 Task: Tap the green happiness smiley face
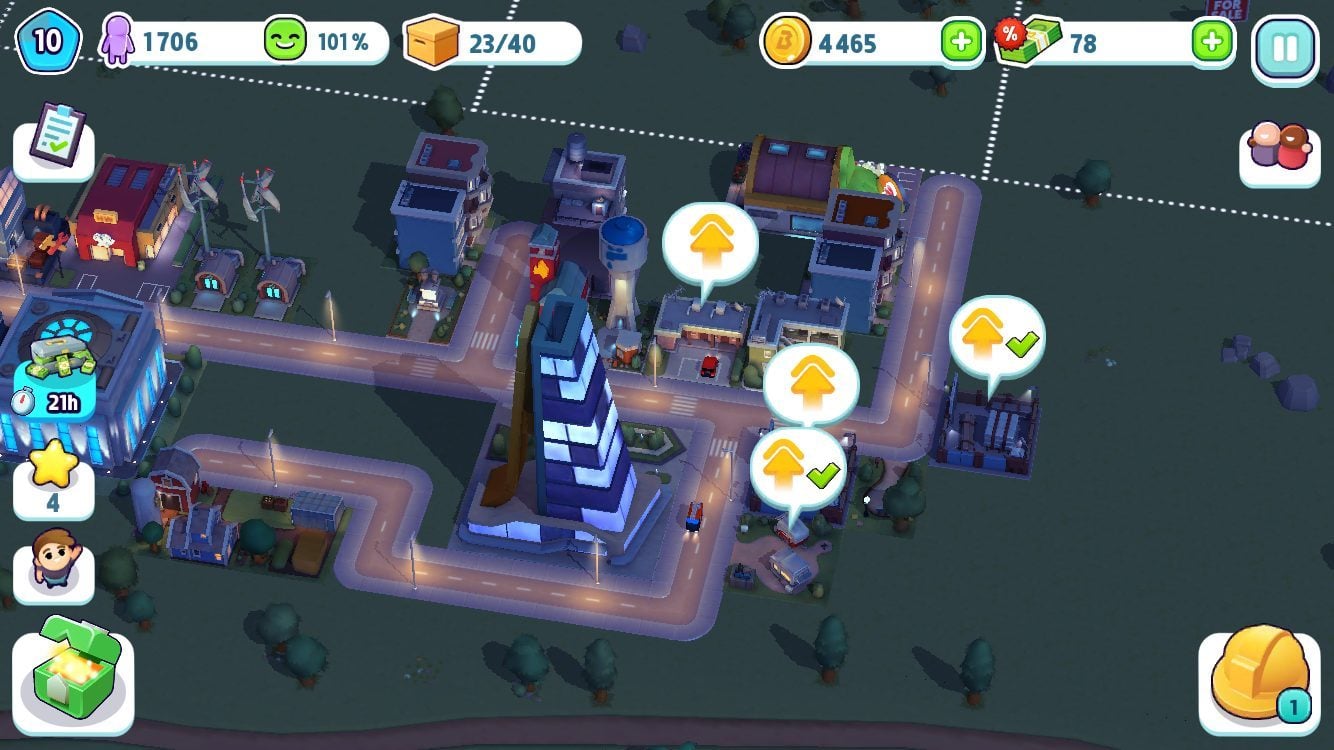click(x=285, y=42)
